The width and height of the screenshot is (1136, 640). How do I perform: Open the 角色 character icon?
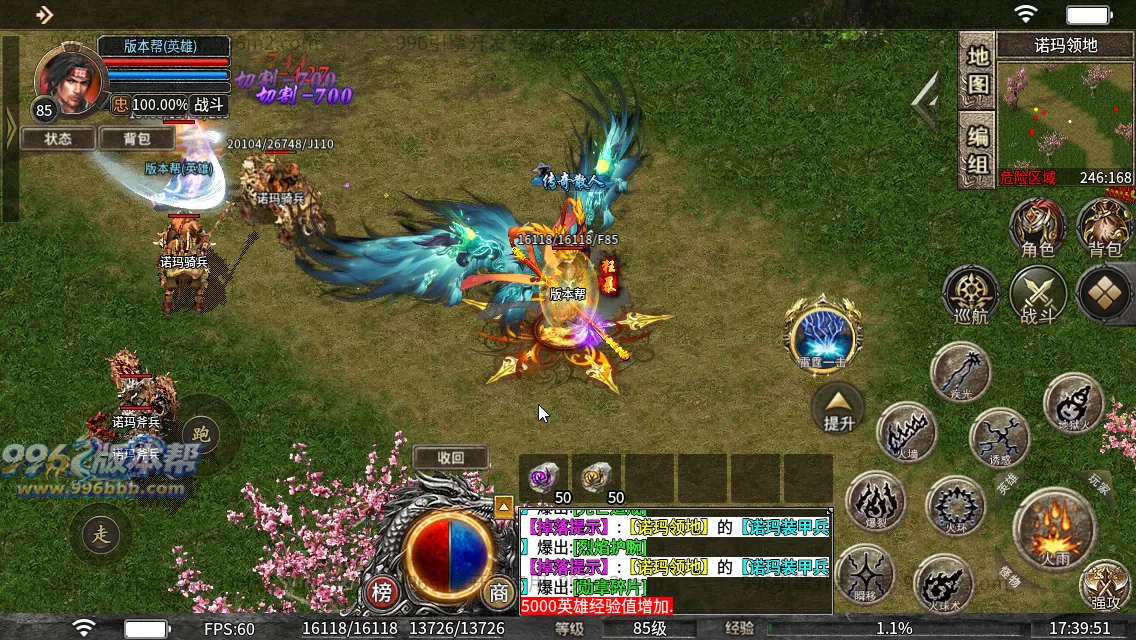pyautogui.click(x=1037, y=226)
